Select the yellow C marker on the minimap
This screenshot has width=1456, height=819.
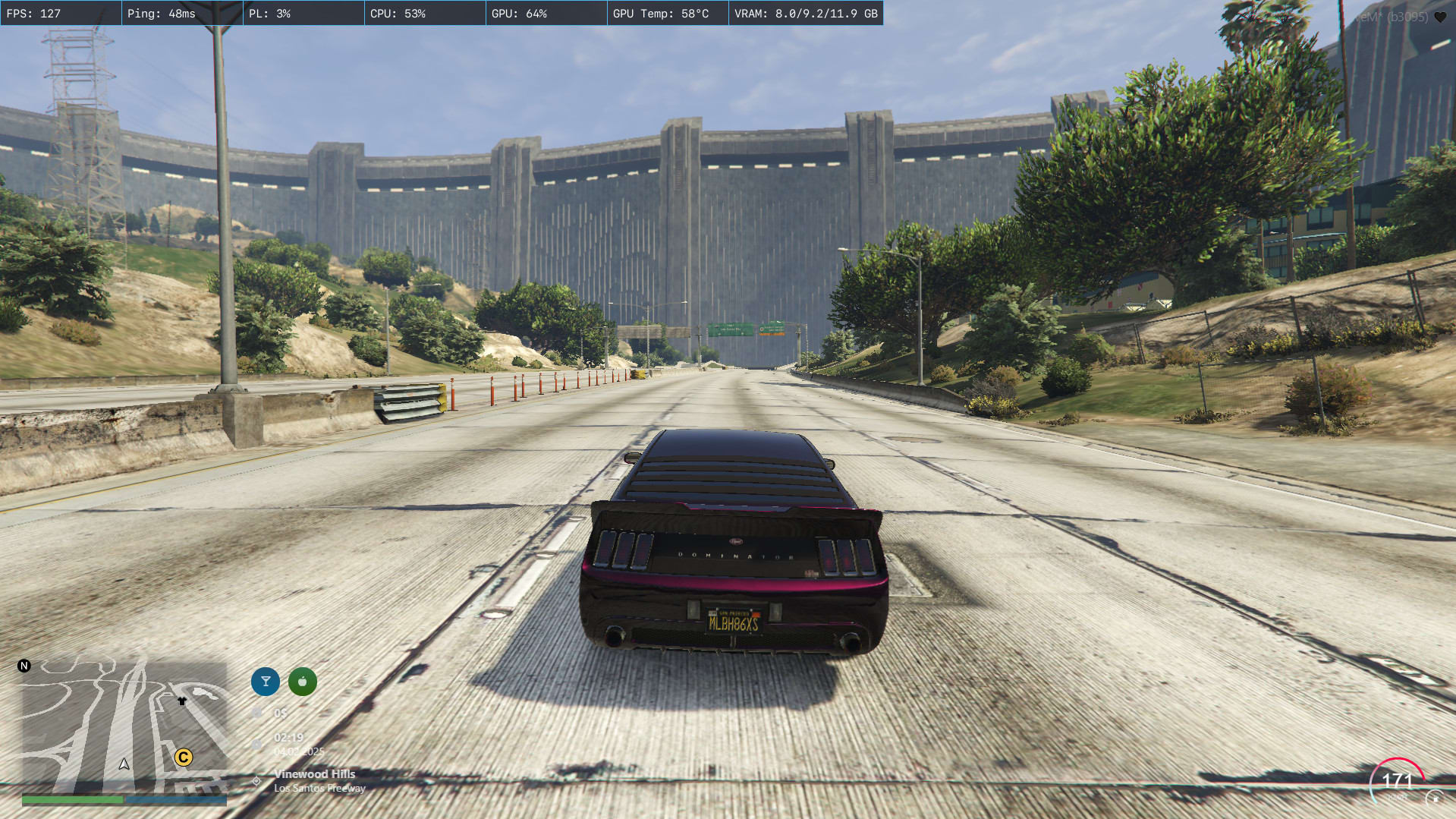(x=184, y=757)
